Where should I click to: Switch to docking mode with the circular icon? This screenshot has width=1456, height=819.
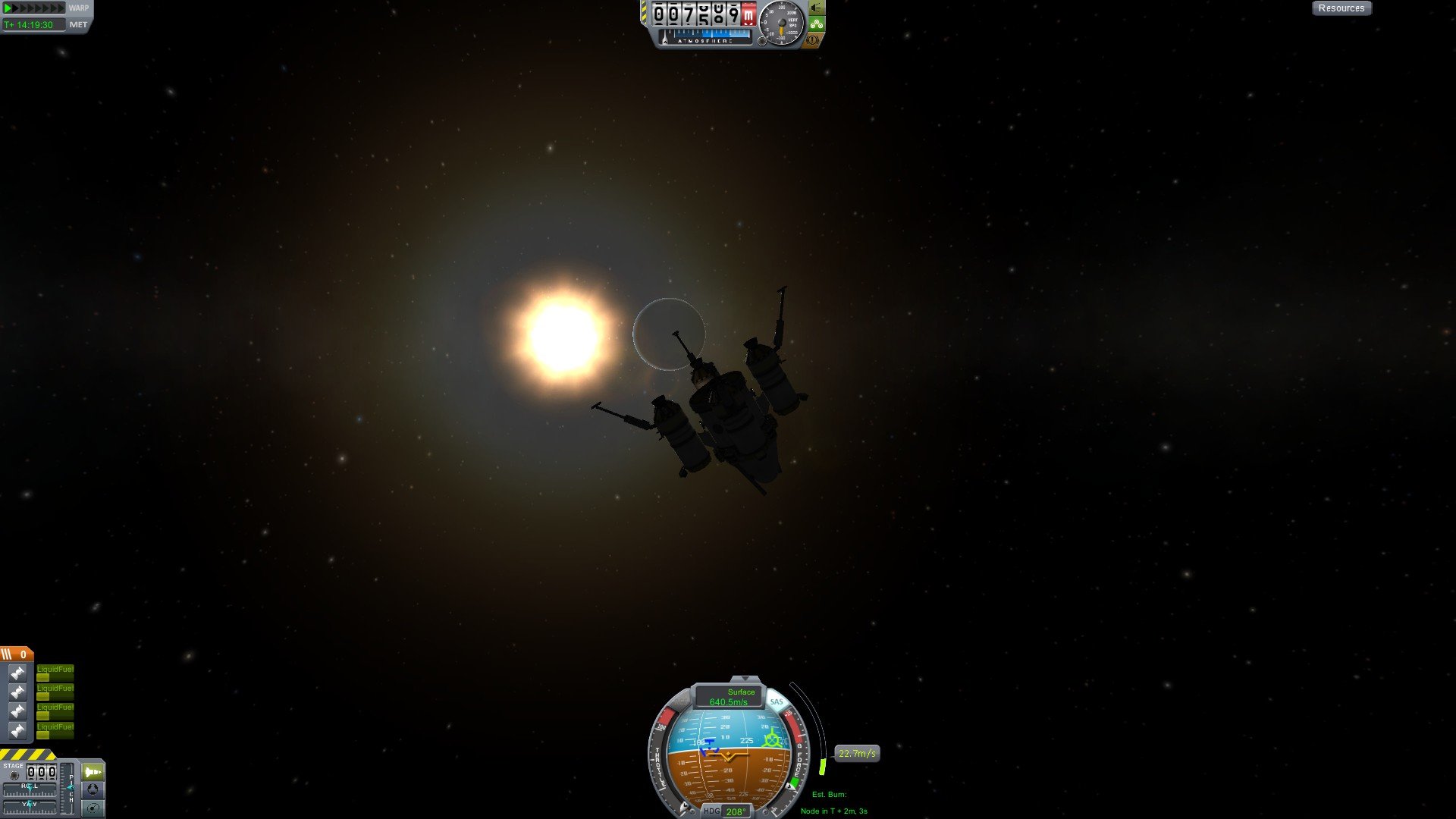click(93, 789)
